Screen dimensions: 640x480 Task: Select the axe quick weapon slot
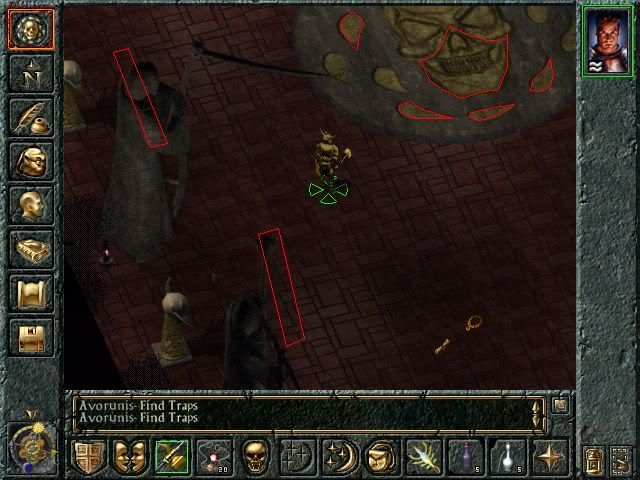coord(171,457)
